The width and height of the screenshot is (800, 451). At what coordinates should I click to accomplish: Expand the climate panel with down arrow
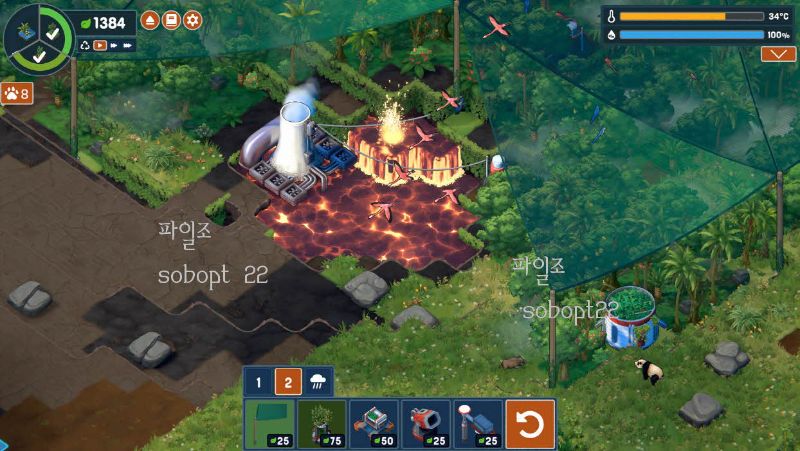click(x=778, y=54)
